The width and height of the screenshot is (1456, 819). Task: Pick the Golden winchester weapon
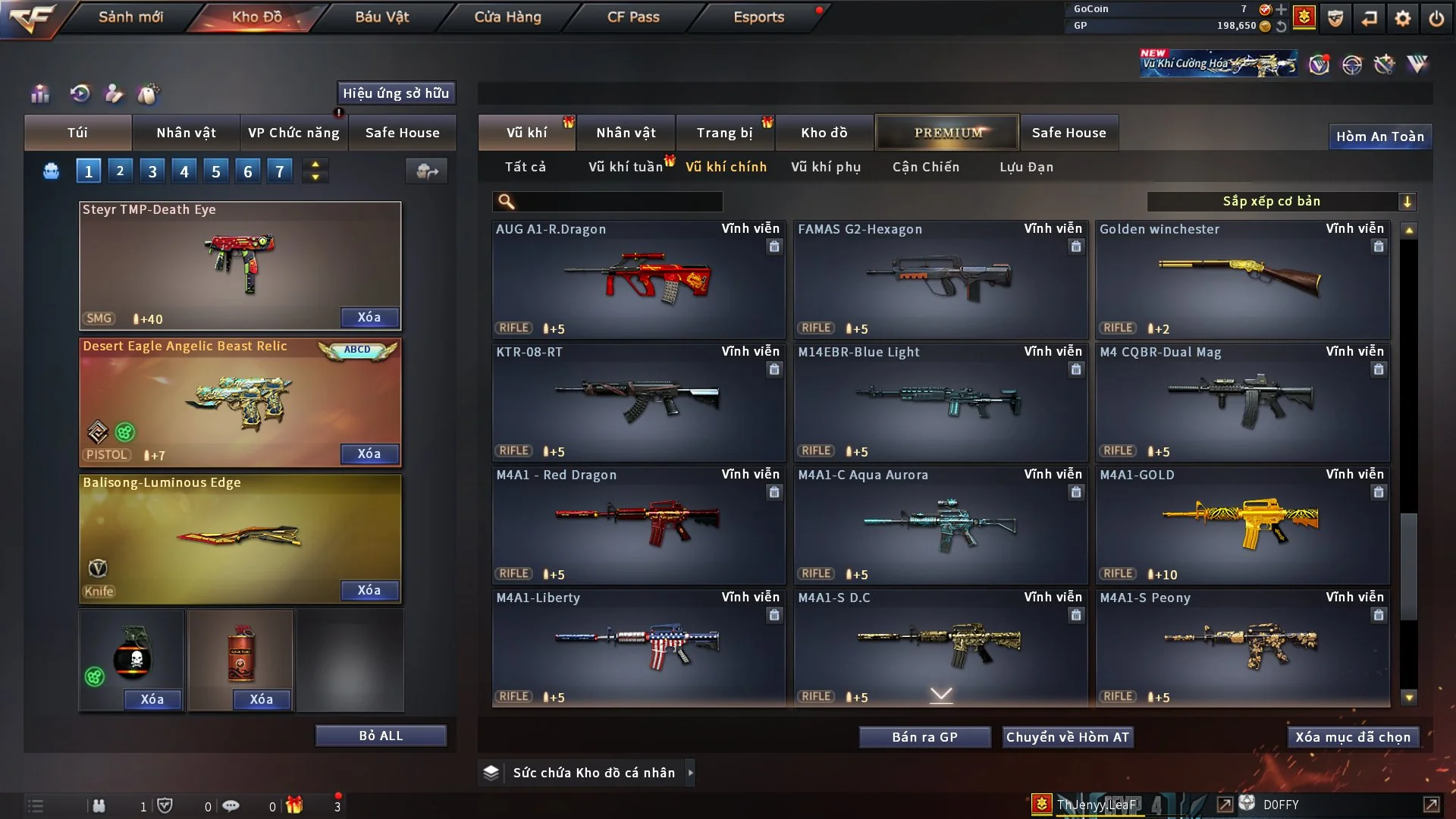(x=1242, y=279)
